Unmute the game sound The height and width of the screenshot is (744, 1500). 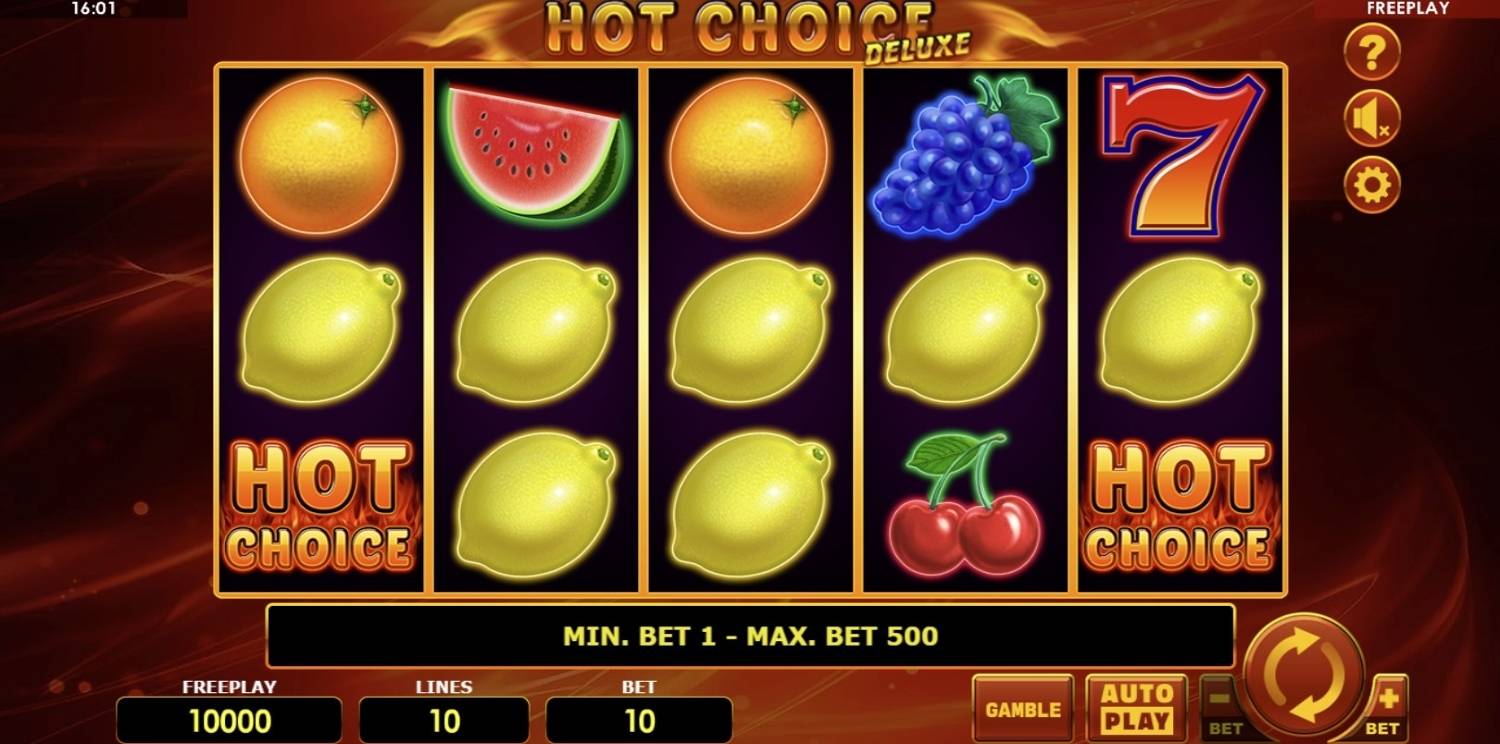tap(1371, 117)
